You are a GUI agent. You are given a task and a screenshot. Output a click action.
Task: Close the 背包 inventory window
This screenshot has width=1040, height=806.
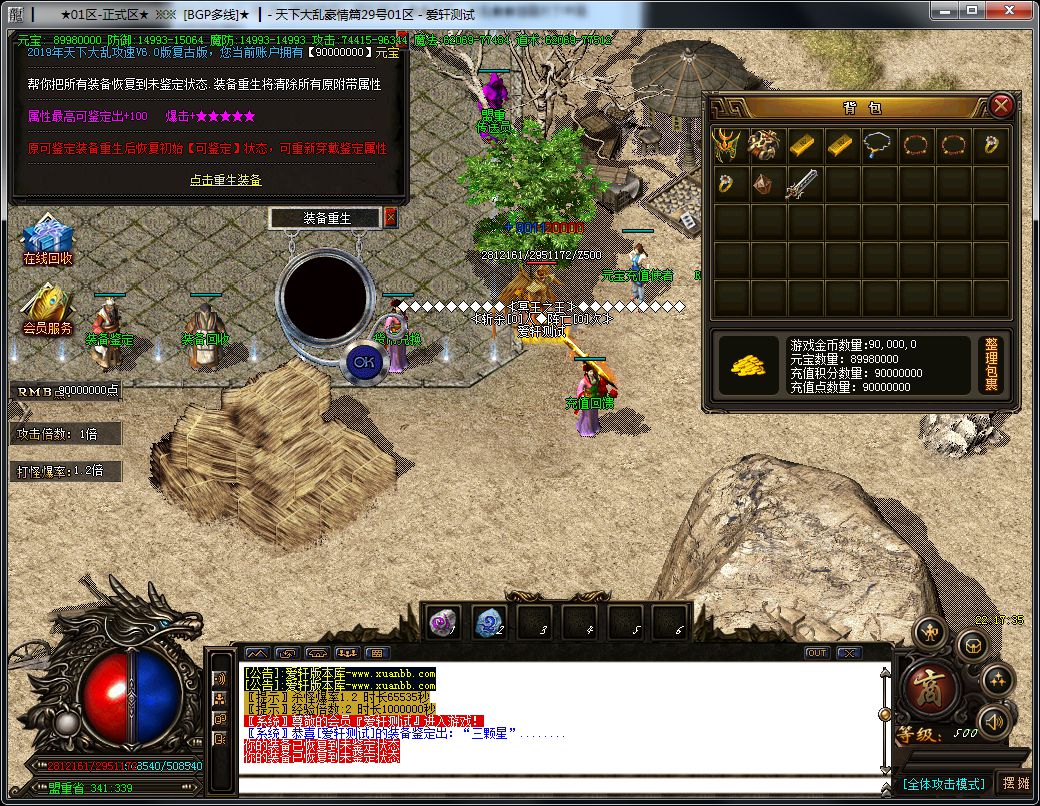[1001, 105]
